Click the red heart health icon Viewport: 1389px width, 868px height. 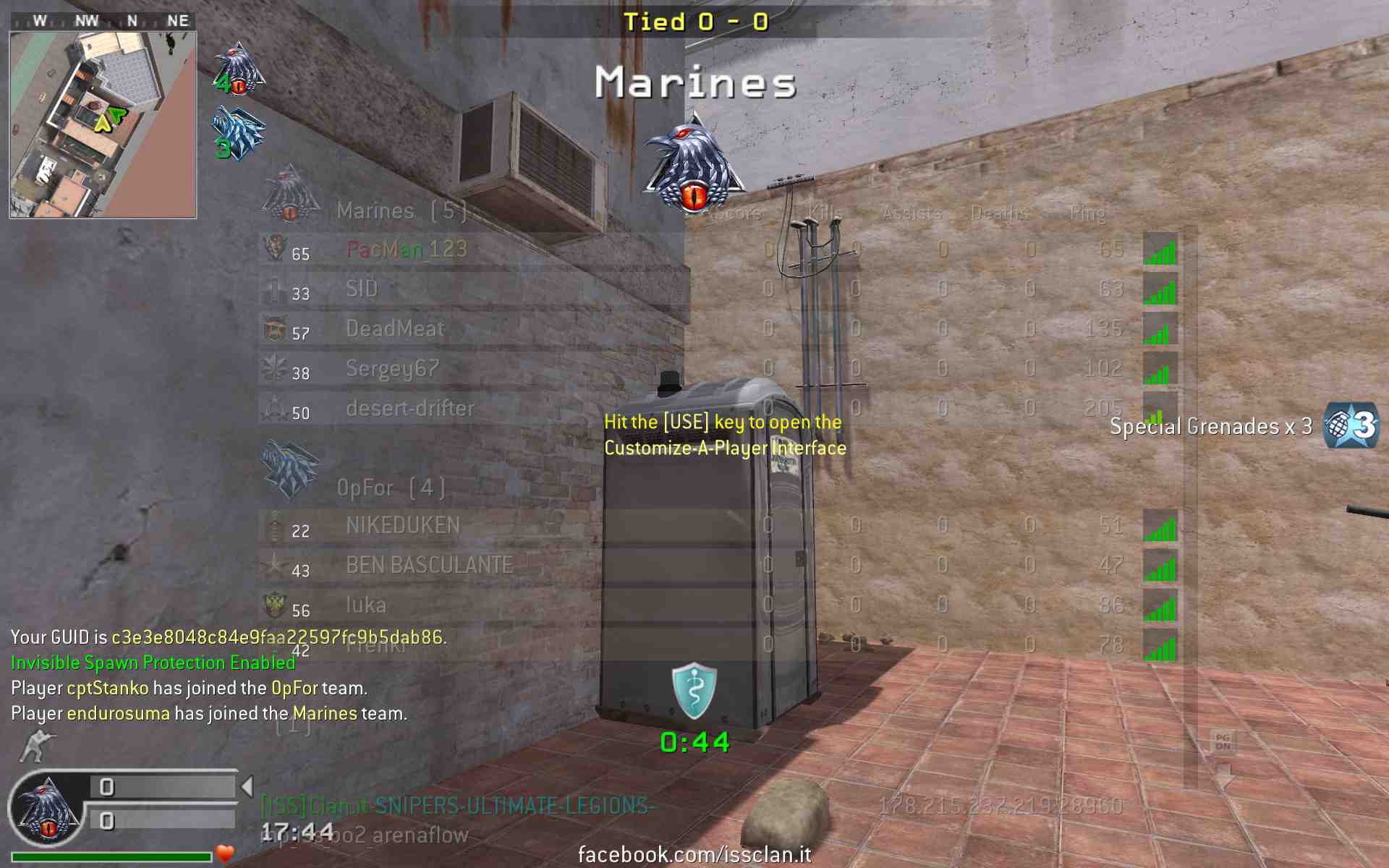pyautogui.click(x=225, y=854)
